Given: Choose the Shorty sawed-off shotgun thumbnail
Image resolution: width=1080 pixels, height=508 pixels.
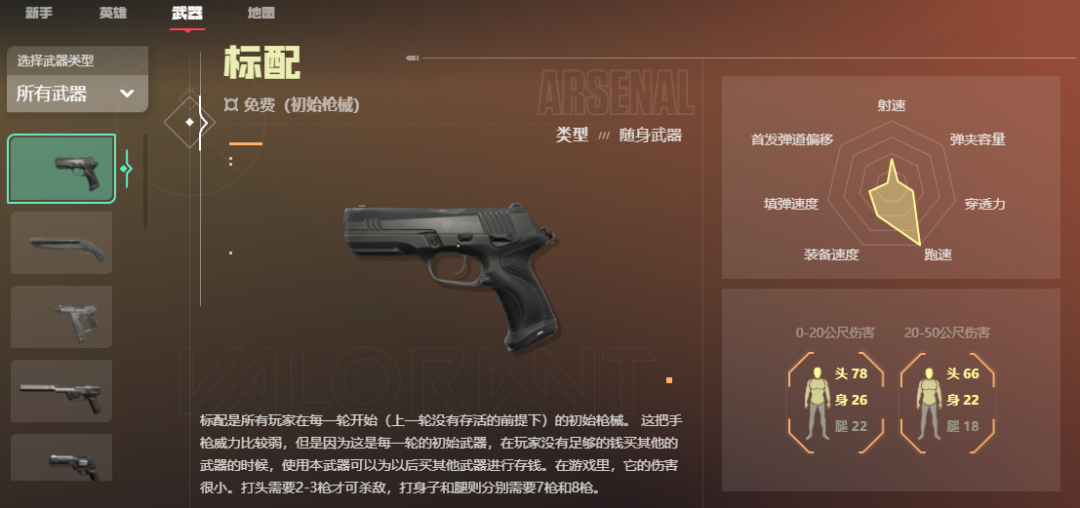Looking at the screenshot, I should pyautogui.click(x=62, y=242).
